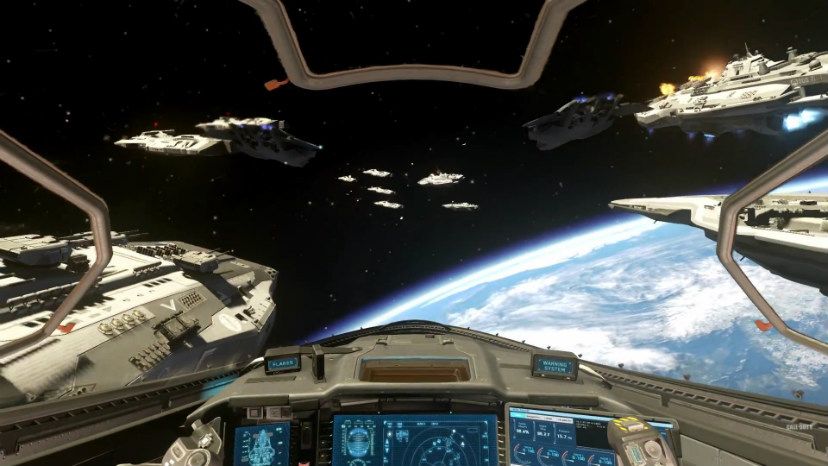Select the WARNING SYSTEM indicator panel

tap(554, 365)
